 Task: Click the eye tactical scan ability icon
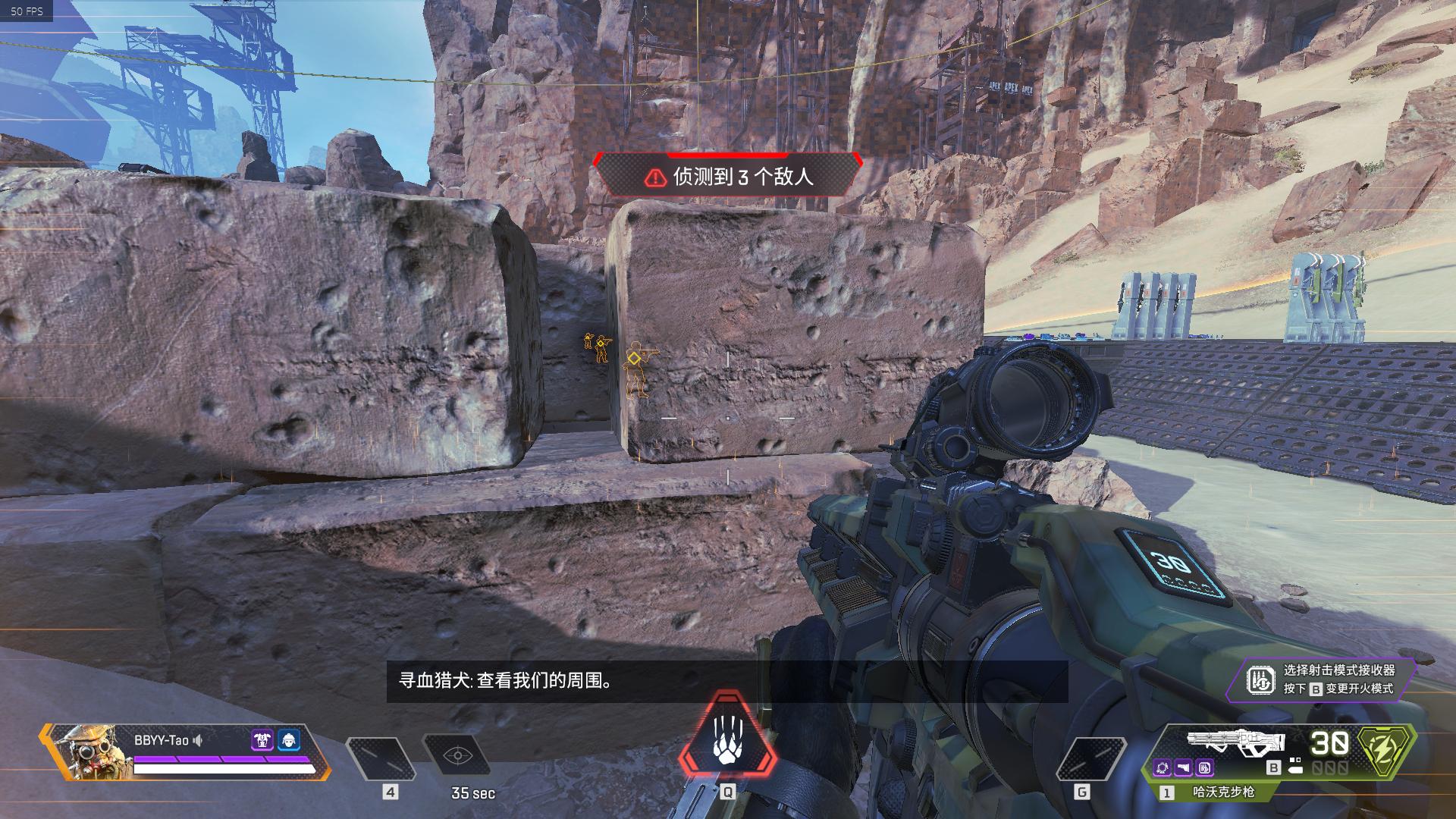(x=457, y=756)
